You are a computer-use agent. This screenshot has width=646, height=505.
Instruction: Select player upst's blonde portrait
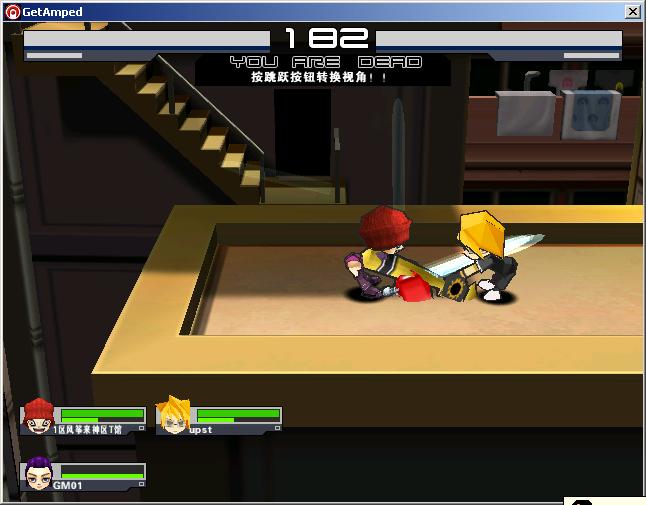coord(173,415)
